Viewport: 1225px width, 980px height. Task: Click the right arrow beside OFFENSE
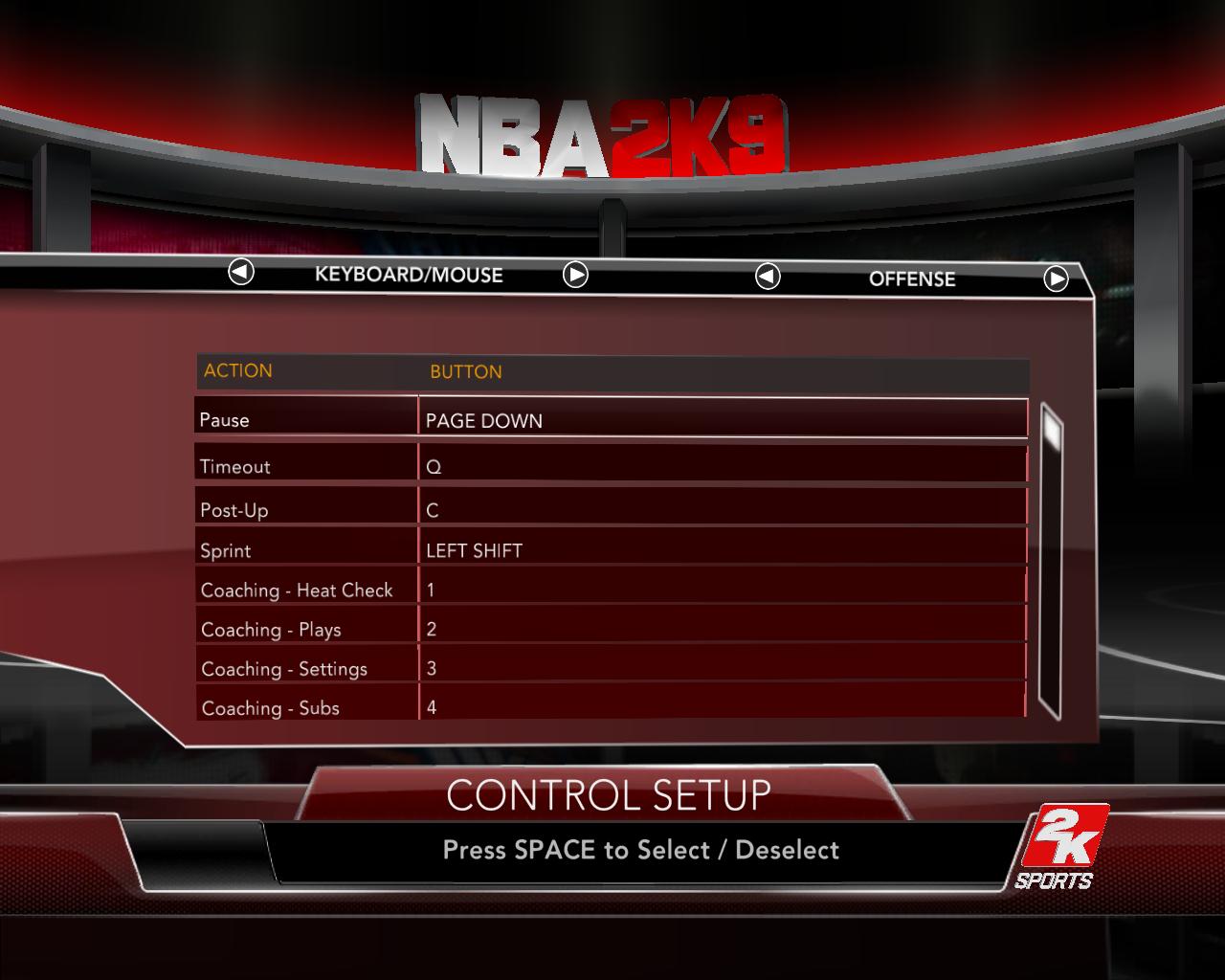[1058, 279]
